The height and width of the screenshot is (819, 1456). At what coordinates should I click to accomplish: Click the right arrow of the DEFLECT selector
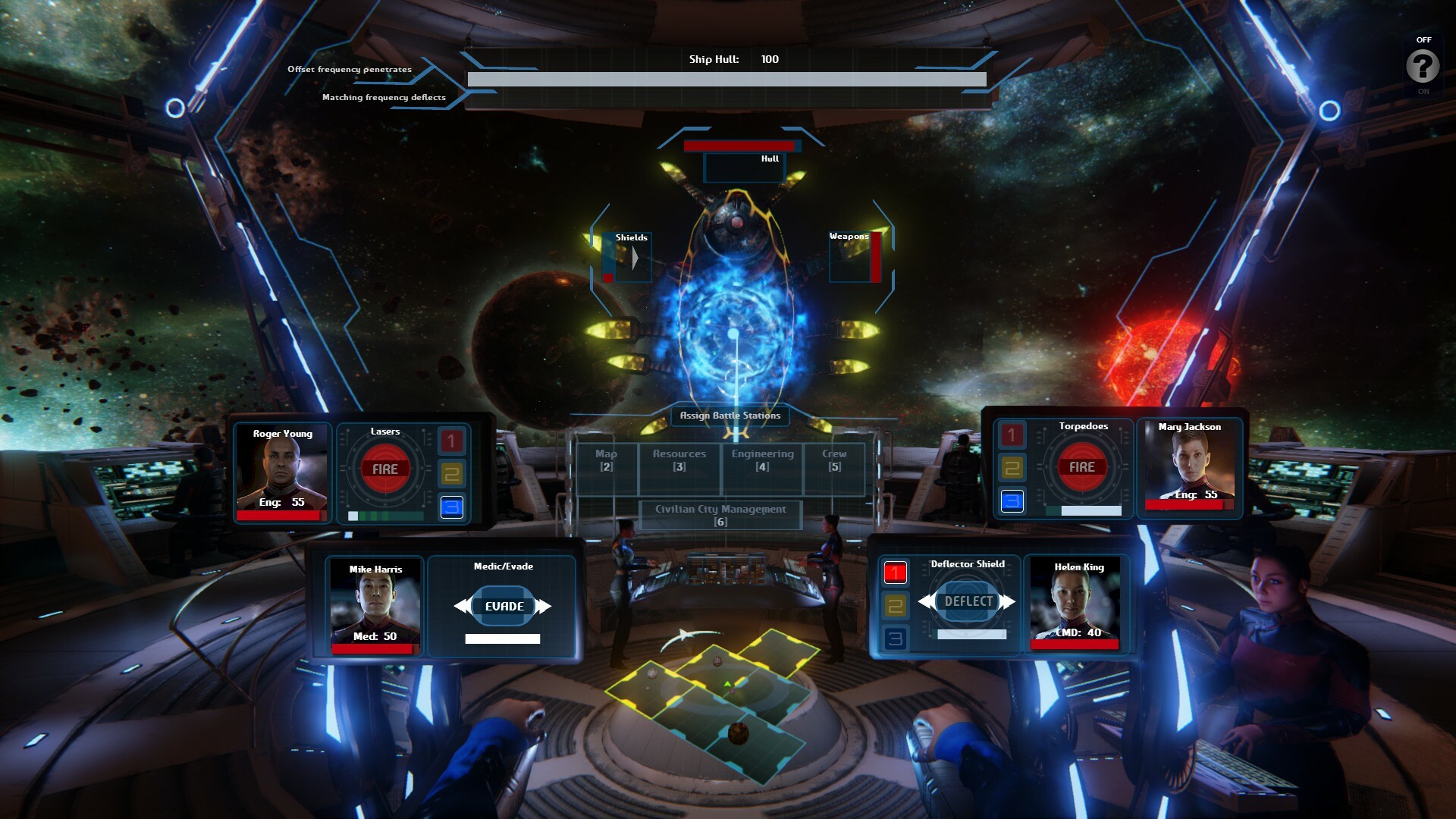pyautogui.click(x=1009, y=601)
